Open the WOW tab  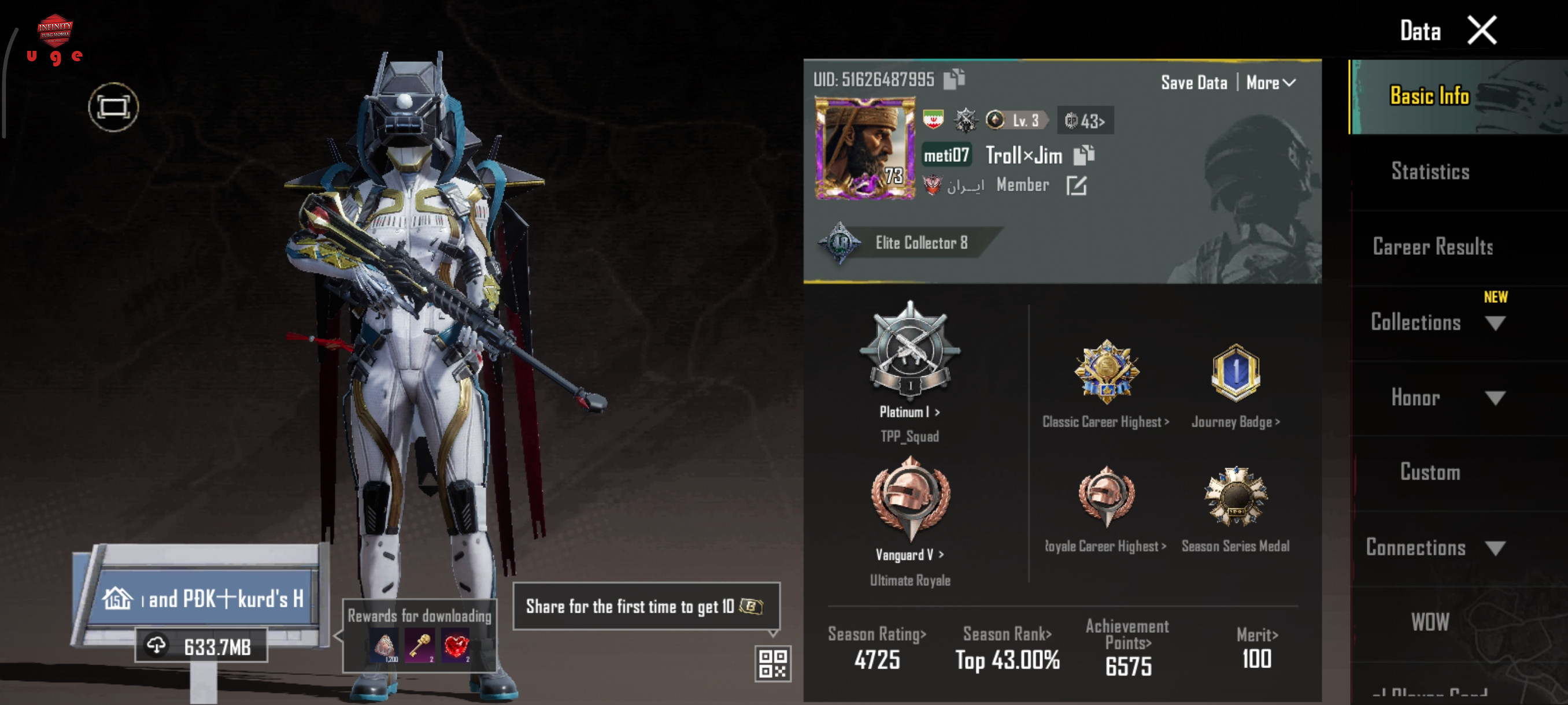[1430, 622]
